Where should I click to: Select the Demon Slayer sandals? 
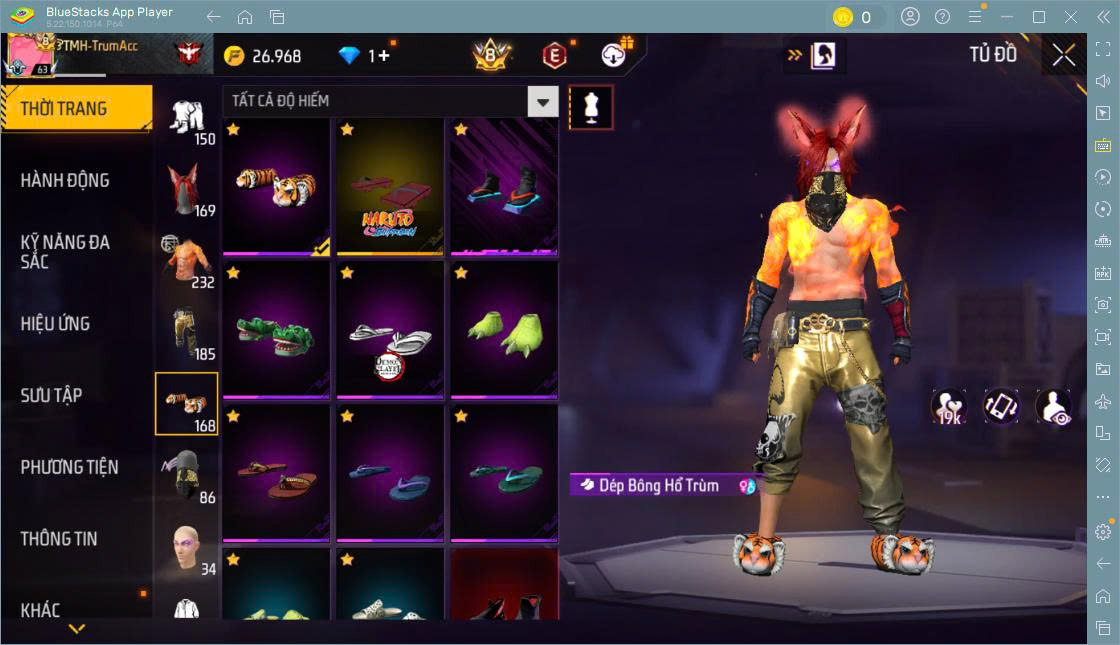coord(390,330)
